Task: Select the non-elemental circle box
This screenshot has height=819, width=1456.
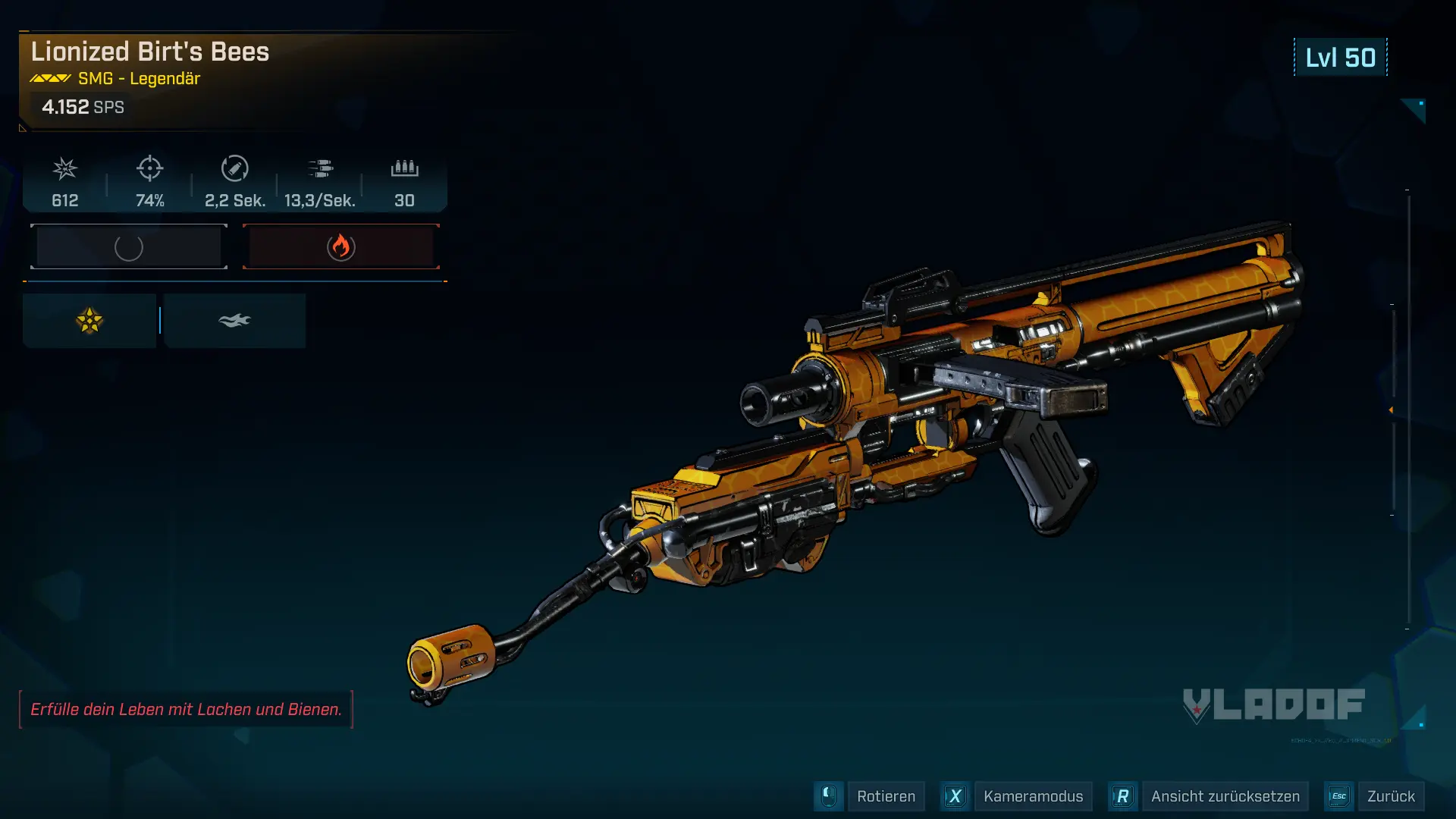Action: 129,246
